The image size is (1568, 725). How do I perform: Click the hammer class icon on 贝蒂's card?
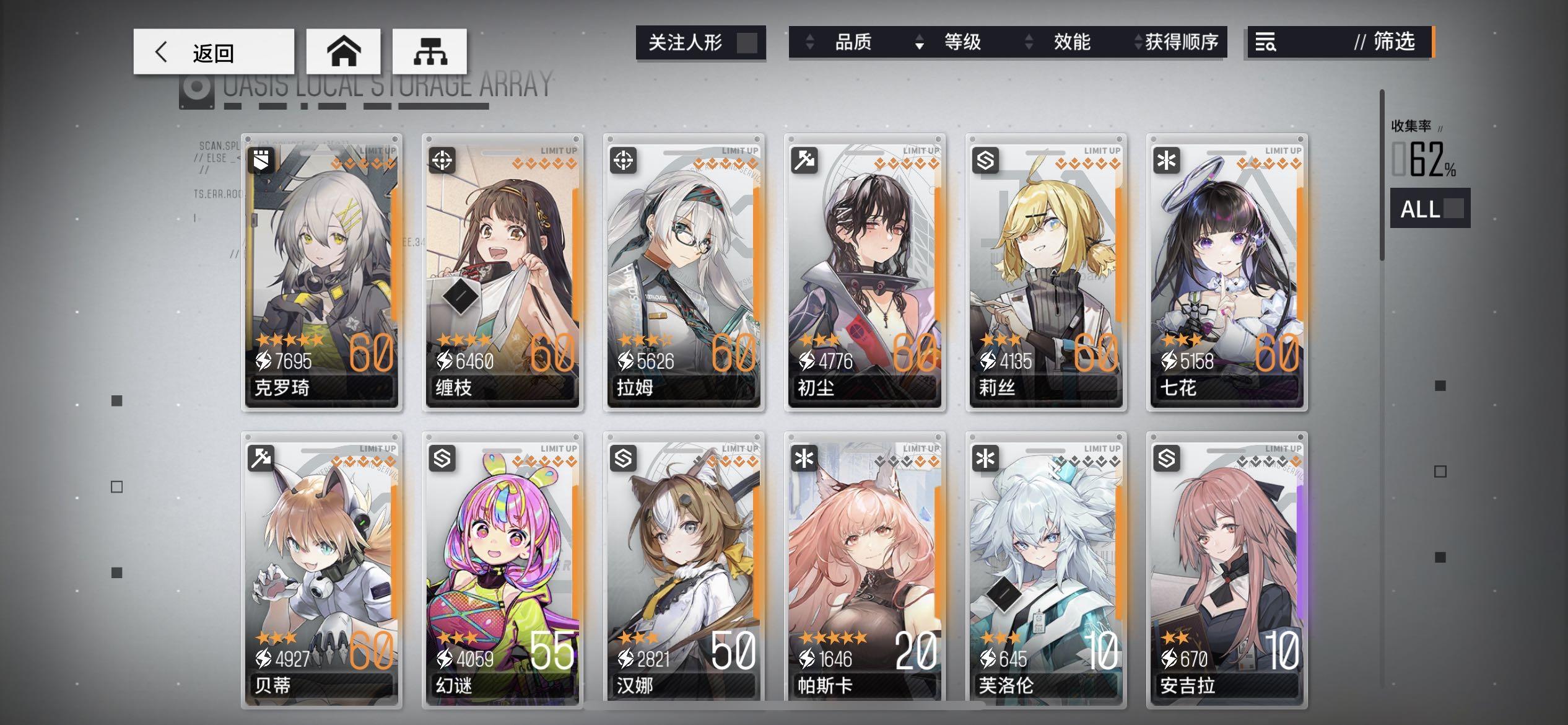coord(261,457)
